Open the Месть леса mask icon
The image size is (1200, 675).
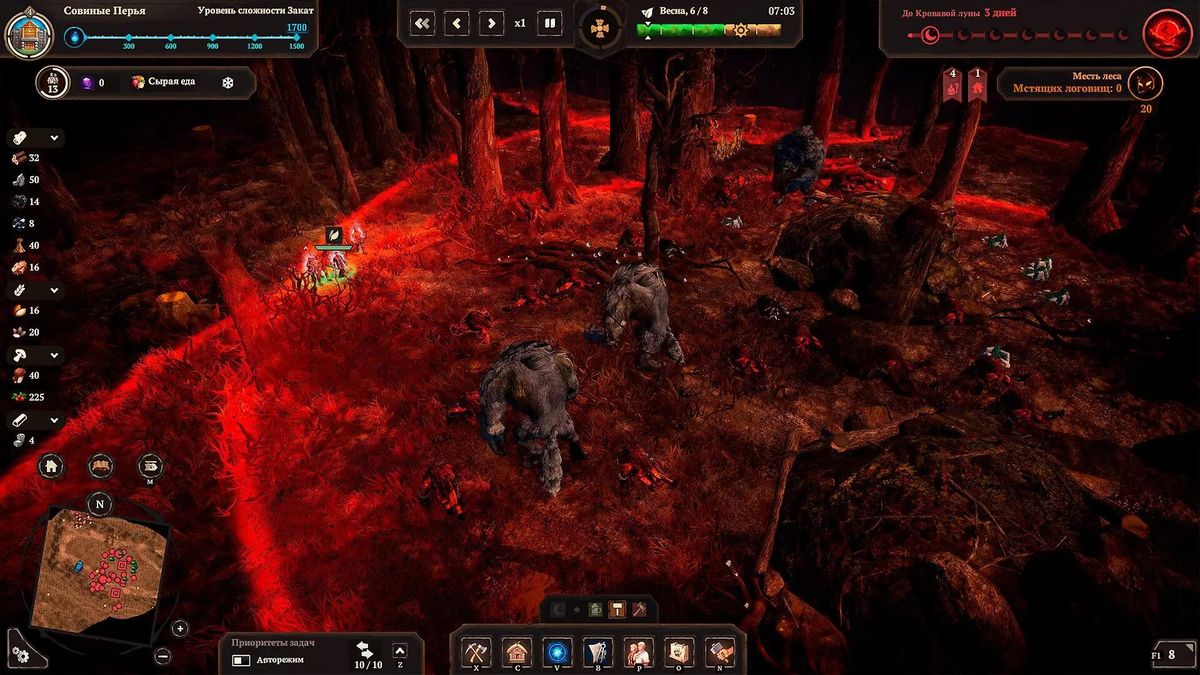1145,83
